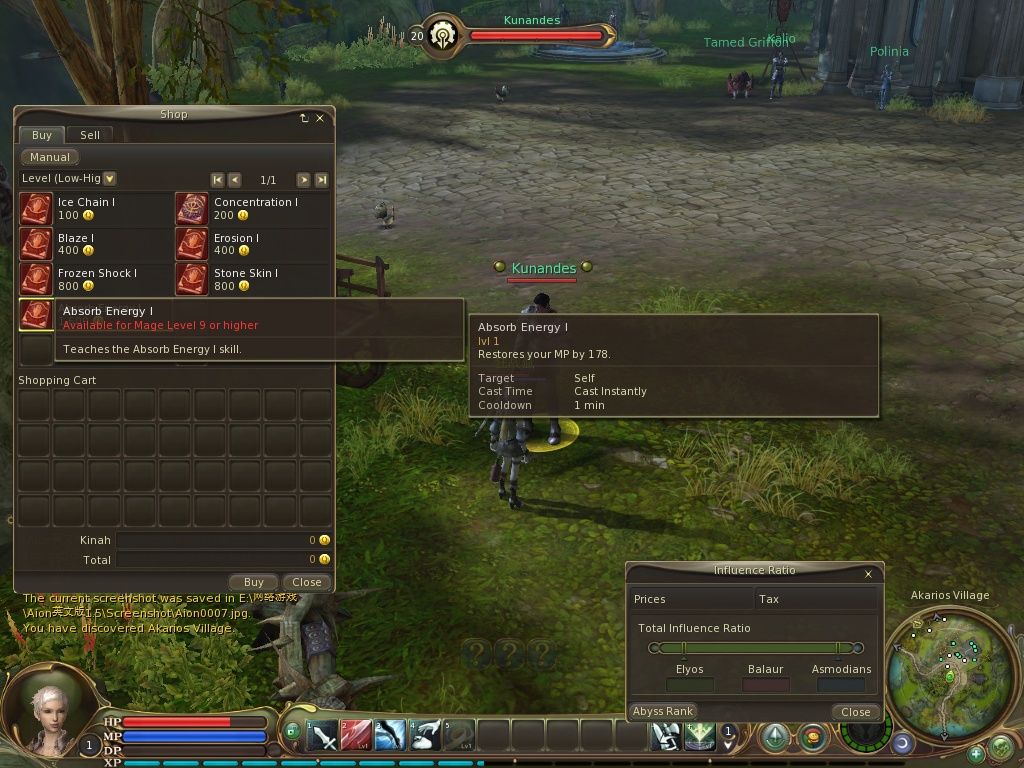Expand the Level sorting dropdown
The width and height of the screenshot is (1024, 768).
110,179
